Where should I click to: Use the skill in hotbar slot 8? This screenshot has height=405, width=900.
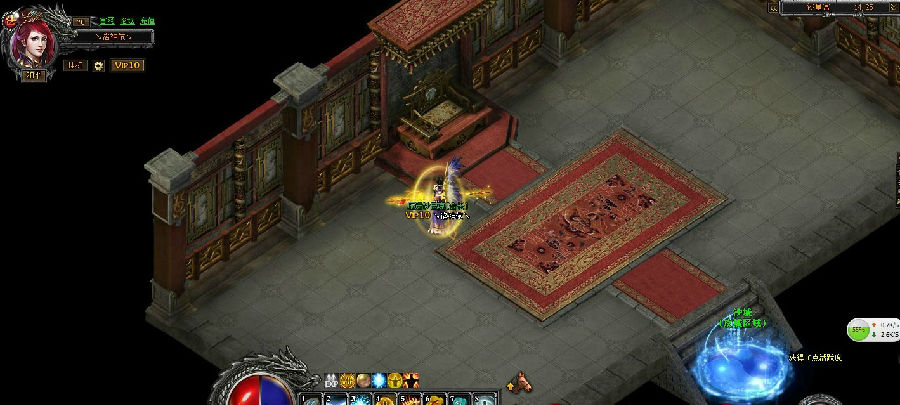tap(485, 399)
